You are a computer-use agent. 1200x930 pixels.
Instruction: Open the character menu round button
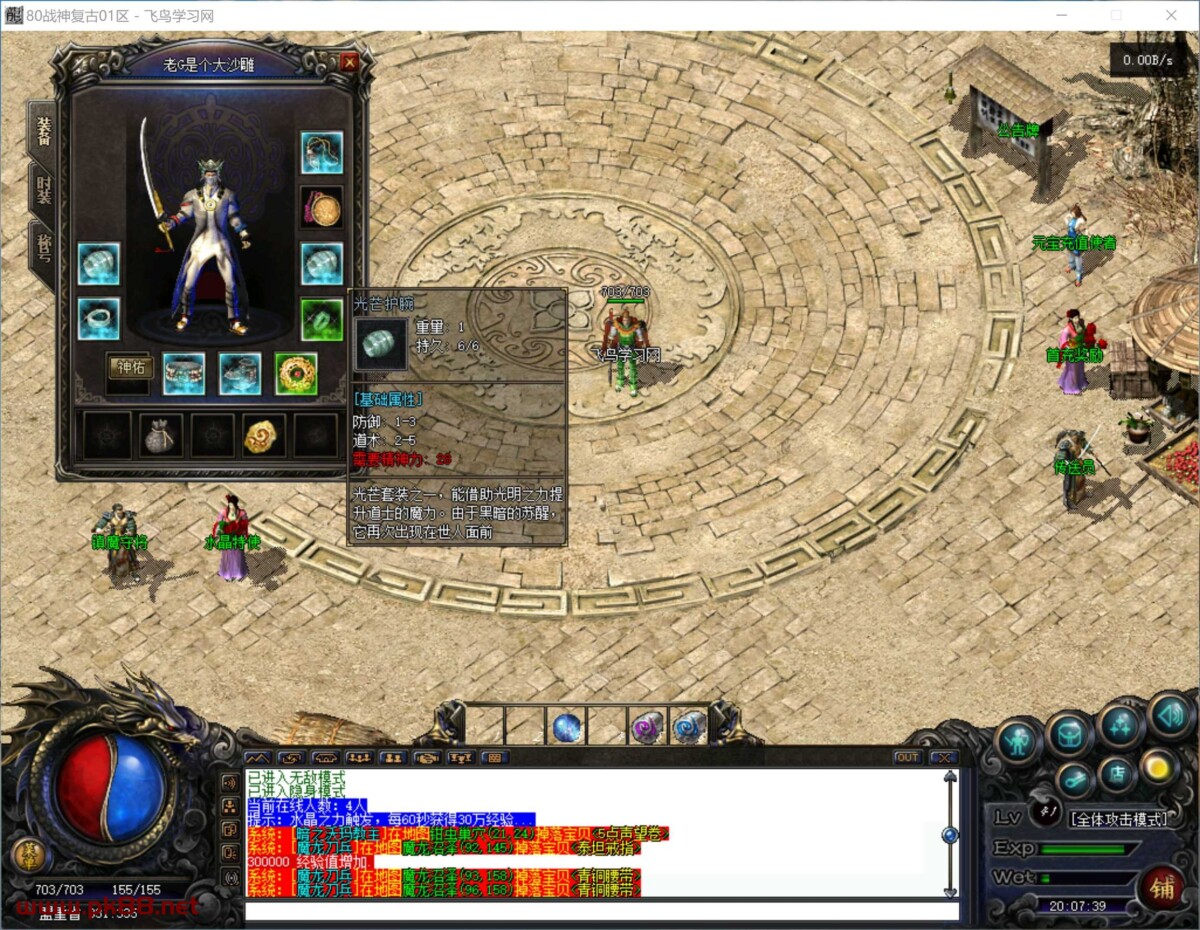[x=1019, y=741]
